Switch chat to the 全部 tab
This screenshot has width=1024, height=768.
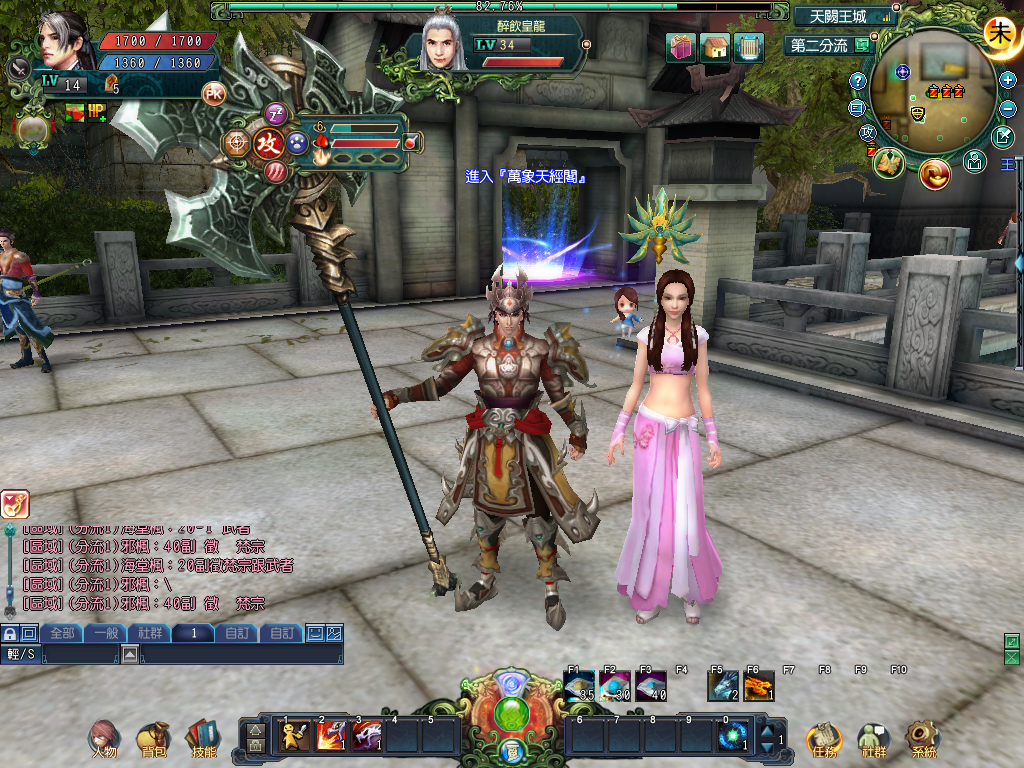[61, 633]
